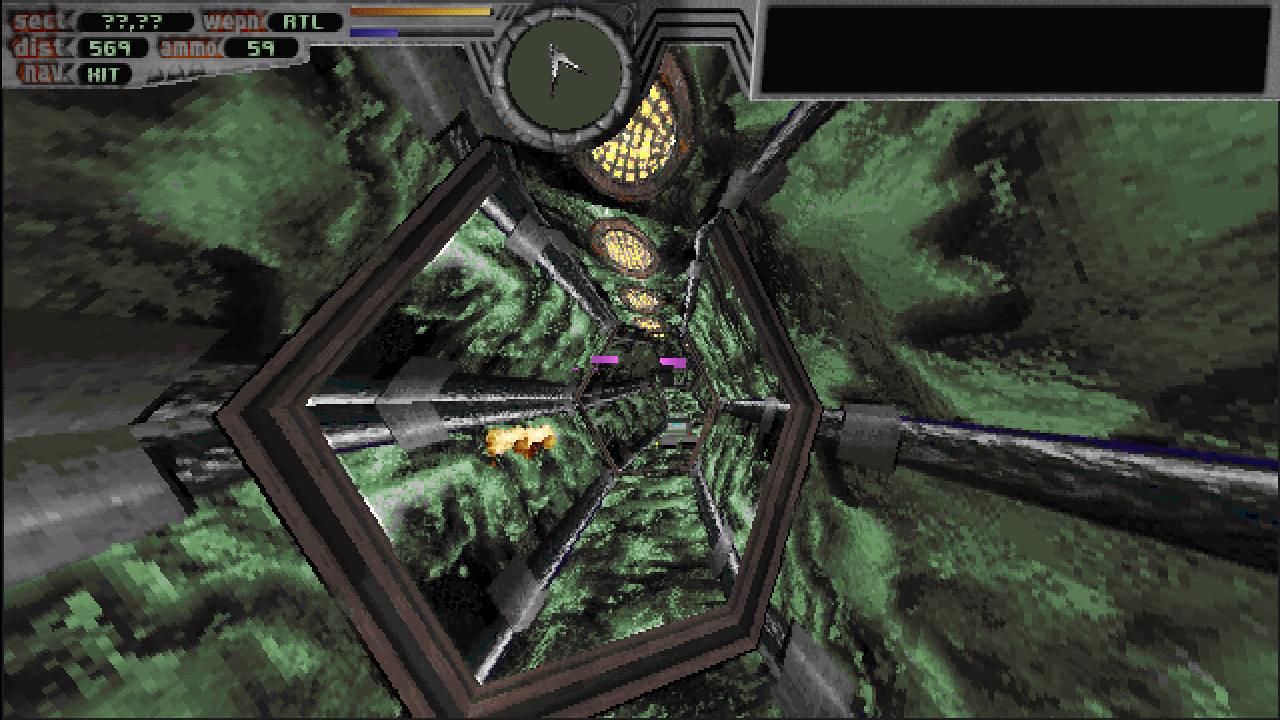Click the orange health bar
Viewport: 1280px width, 720px height.
click(x=420, y=13)
